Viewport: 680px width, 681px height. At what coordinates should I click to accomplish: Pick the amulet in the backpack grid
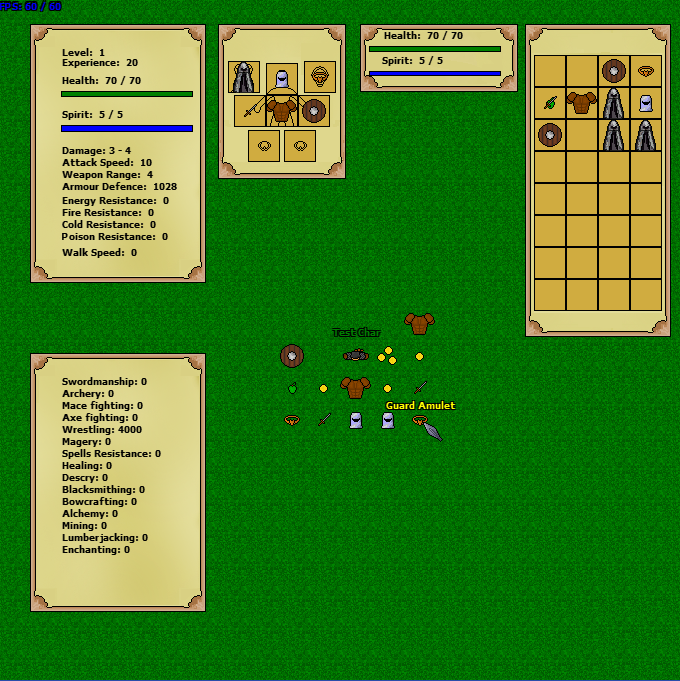click(x=646, y=71)
